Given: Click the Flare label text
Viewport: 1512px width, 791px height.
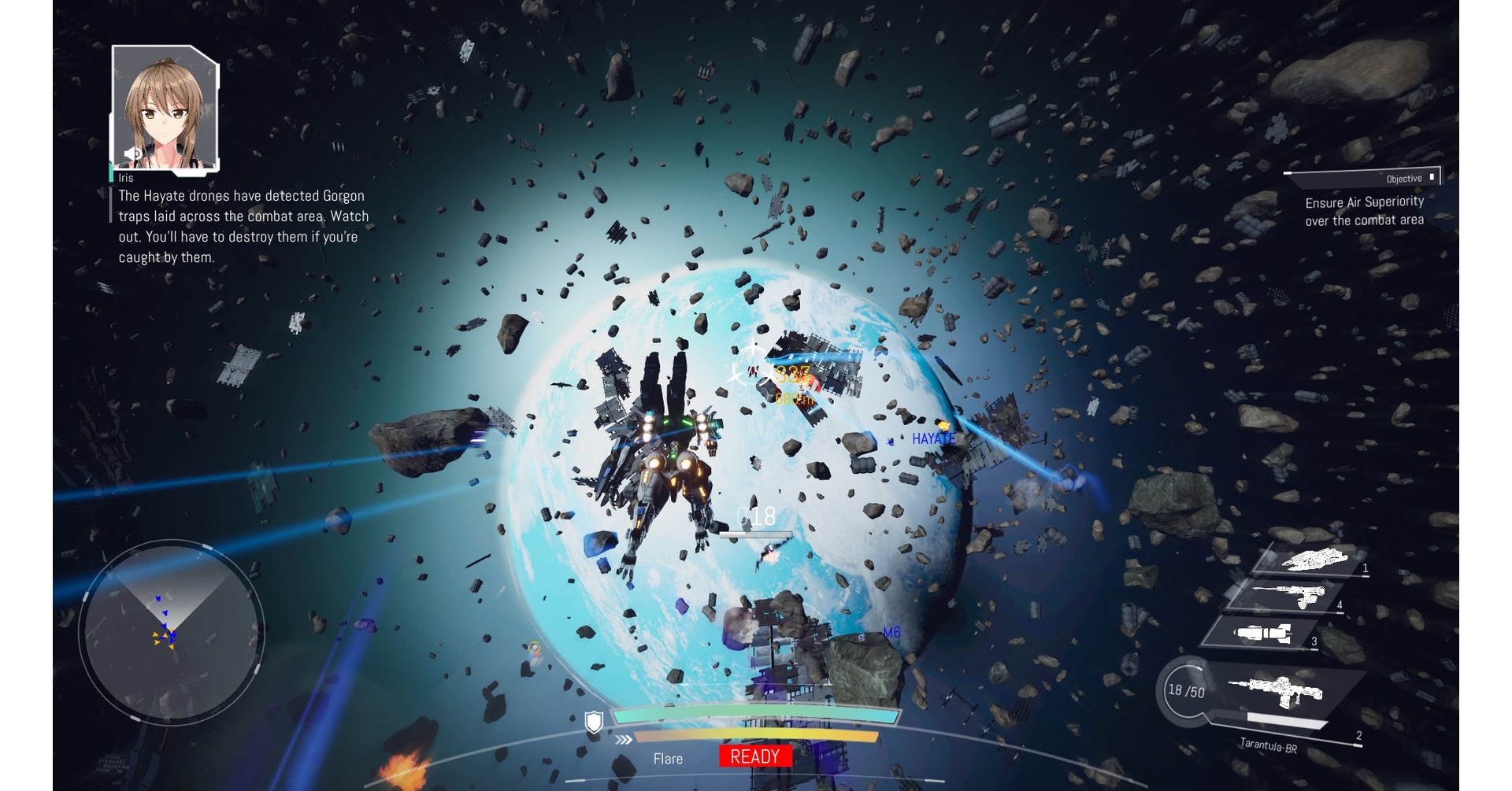Looking at the screenshot, I should click(668, 759).
